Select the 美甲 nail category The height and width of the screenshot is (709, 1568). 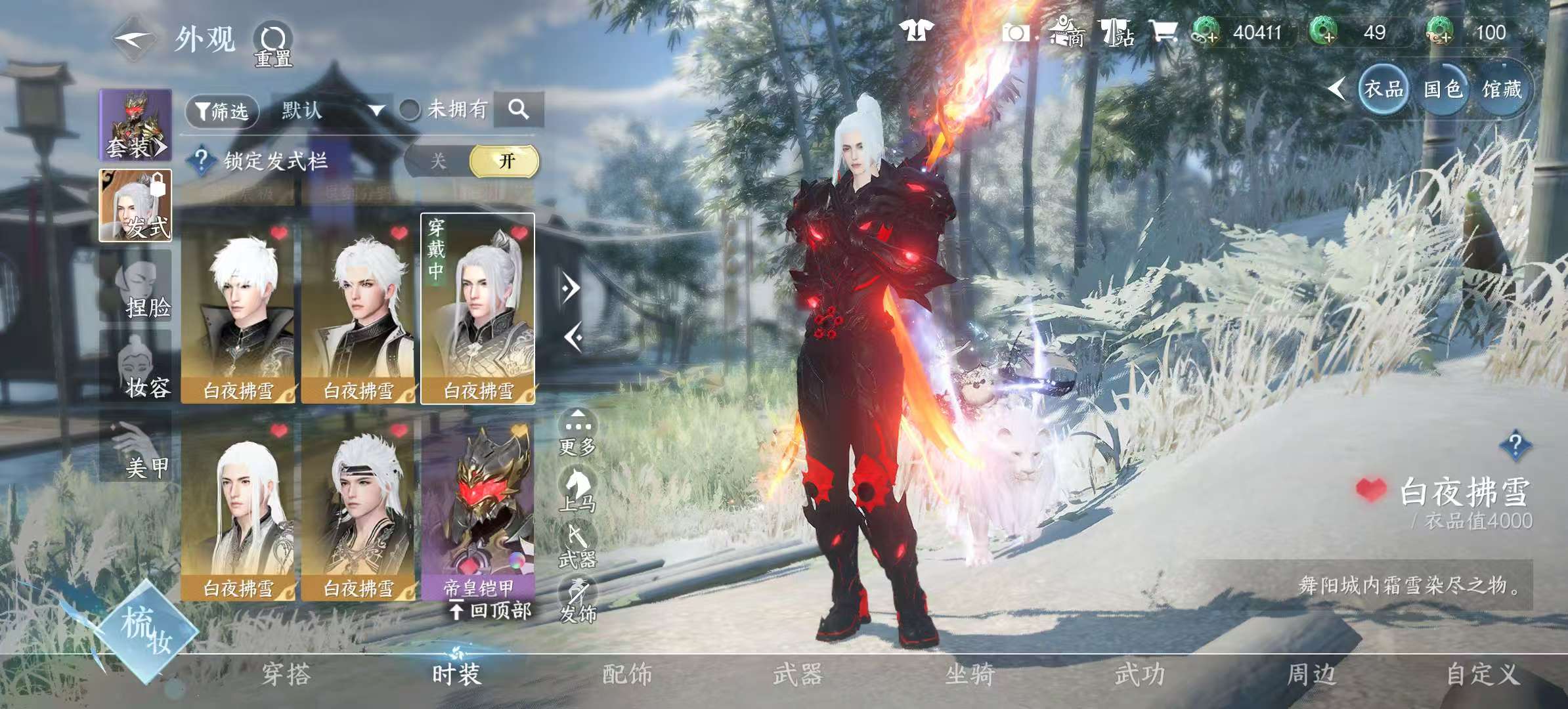(136, 448)
